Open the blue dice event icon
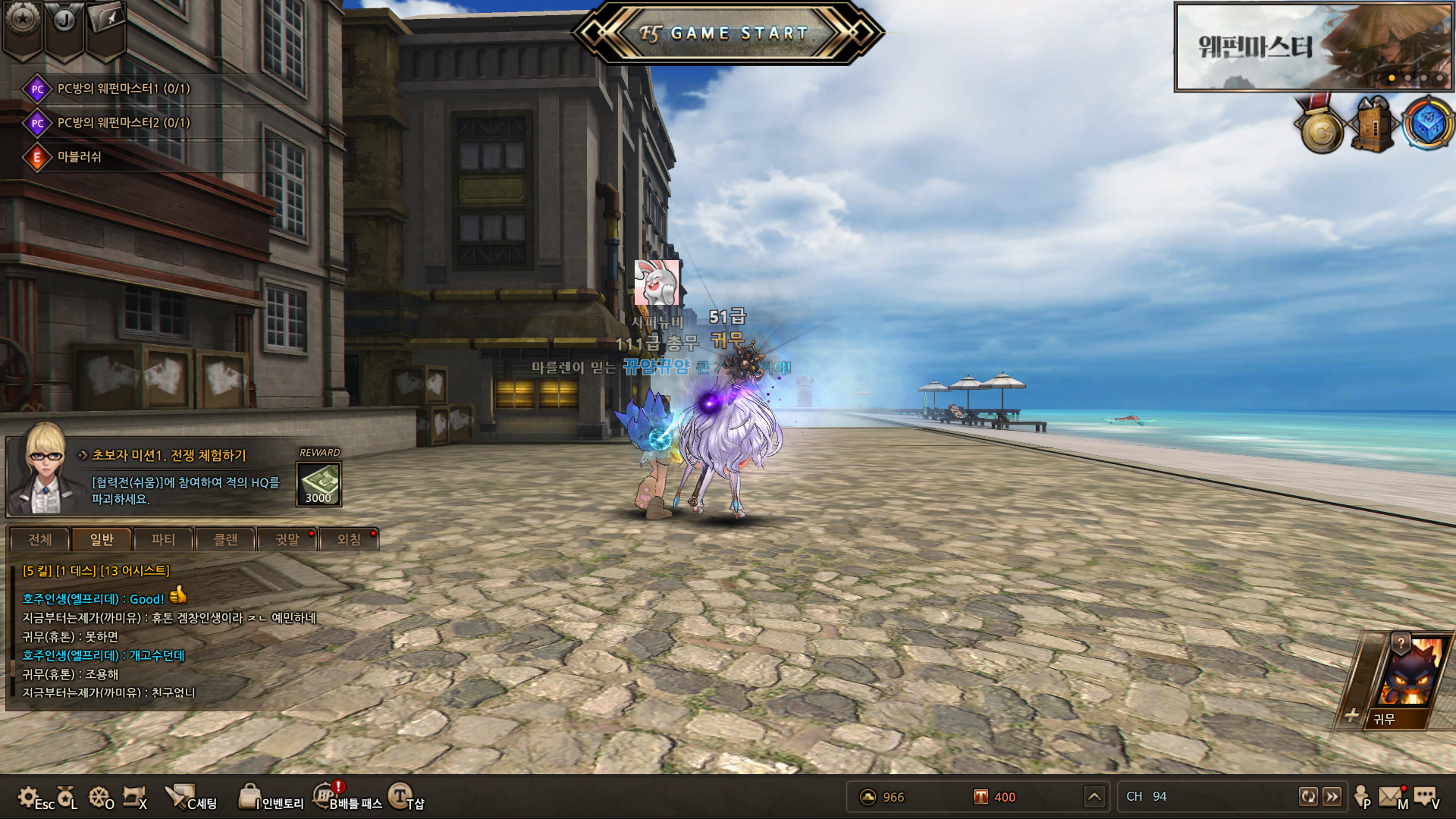Screen dimensions: 1456x819 (x=1427, y=123)
